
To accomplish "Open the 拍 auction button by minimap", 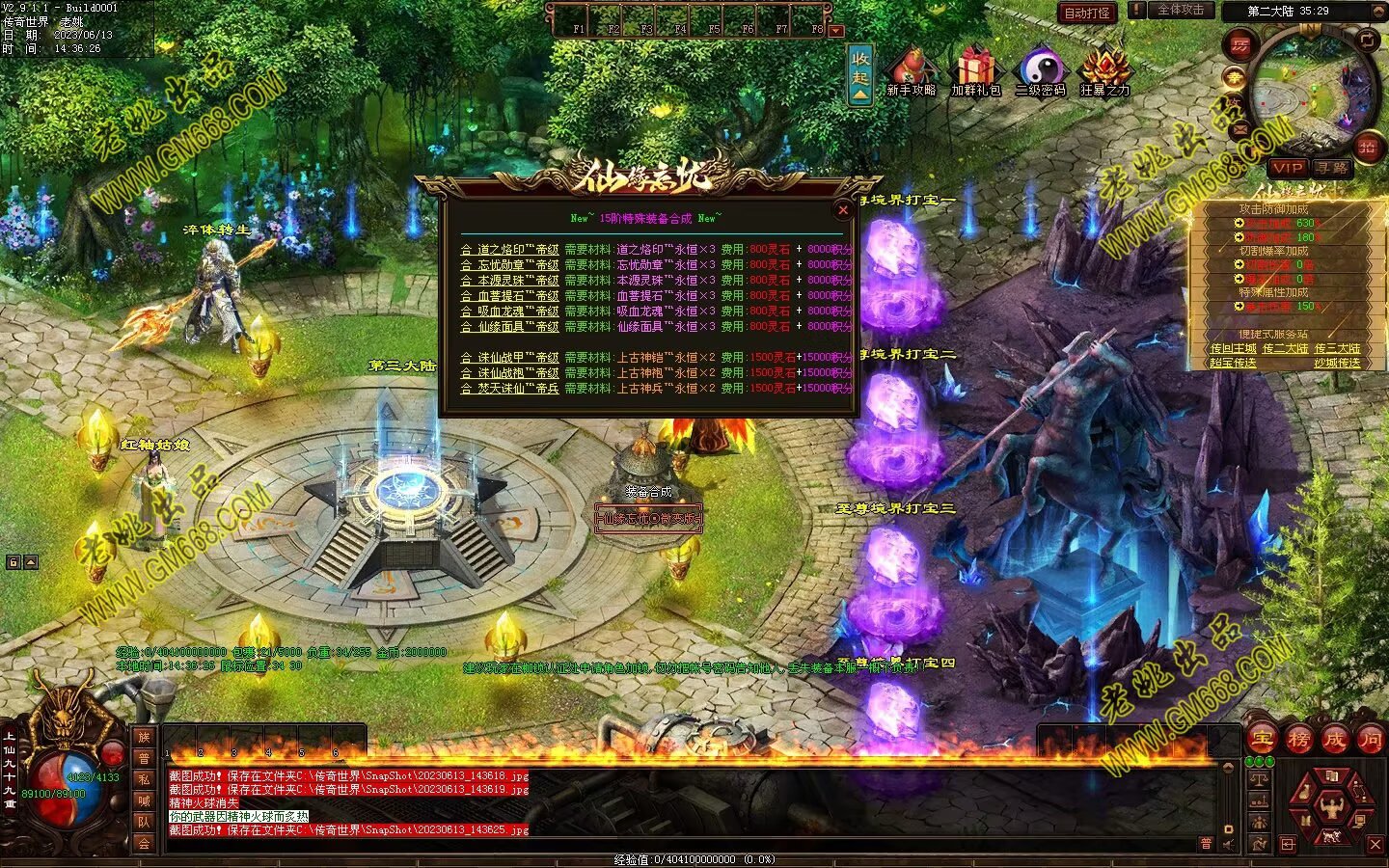I will point(1367,147).
